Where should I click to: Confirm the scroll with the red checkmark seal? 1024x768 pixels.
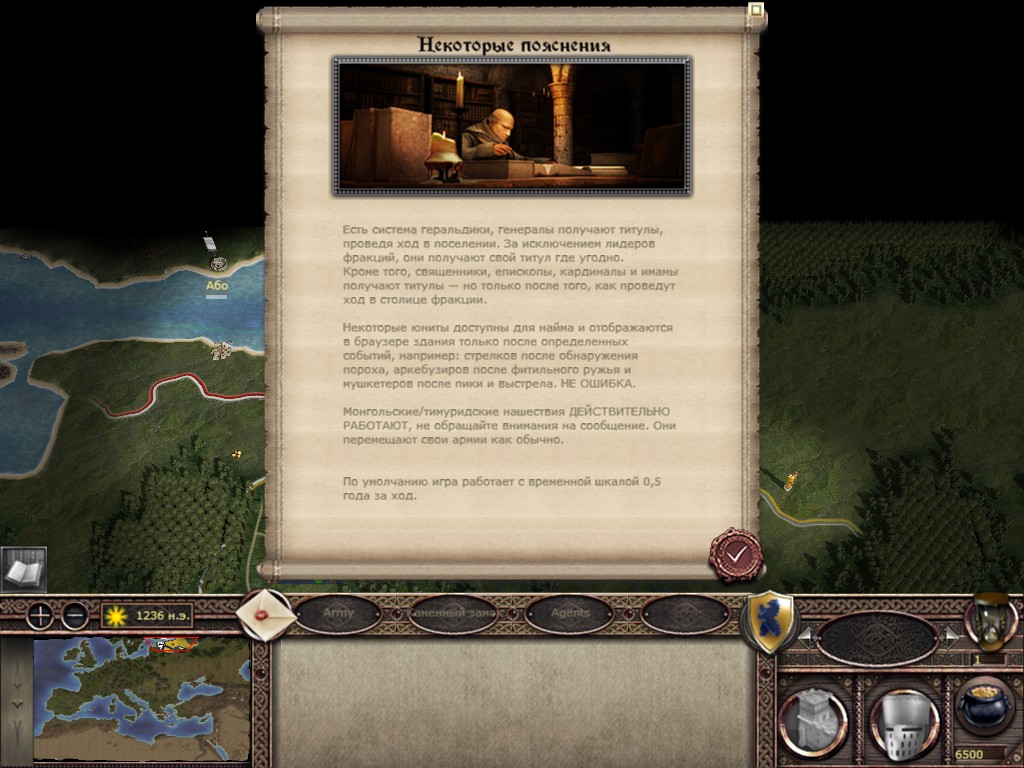click(x=736, y=553)
